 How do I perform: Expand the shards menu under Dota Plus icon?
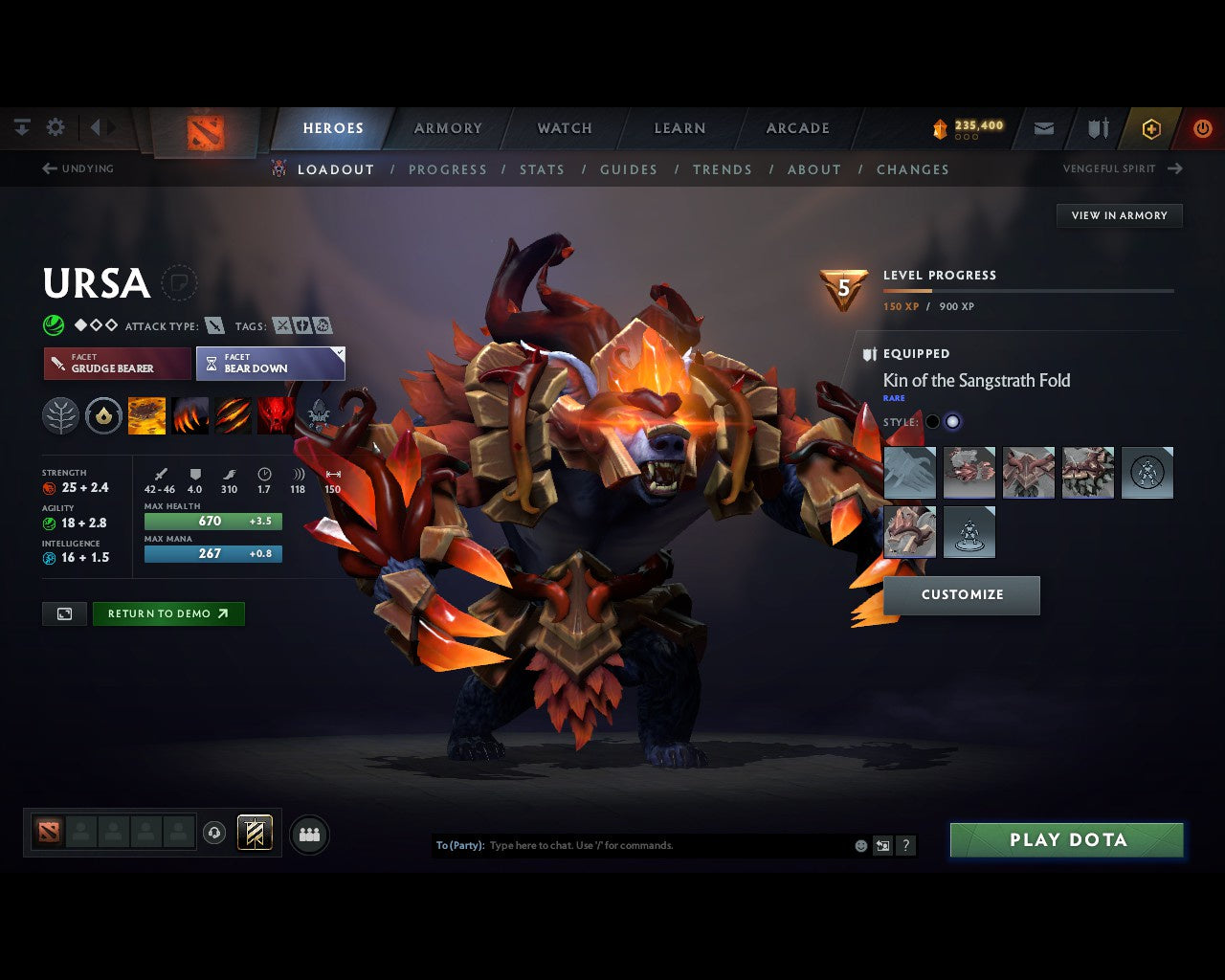(x=966, y=135)
